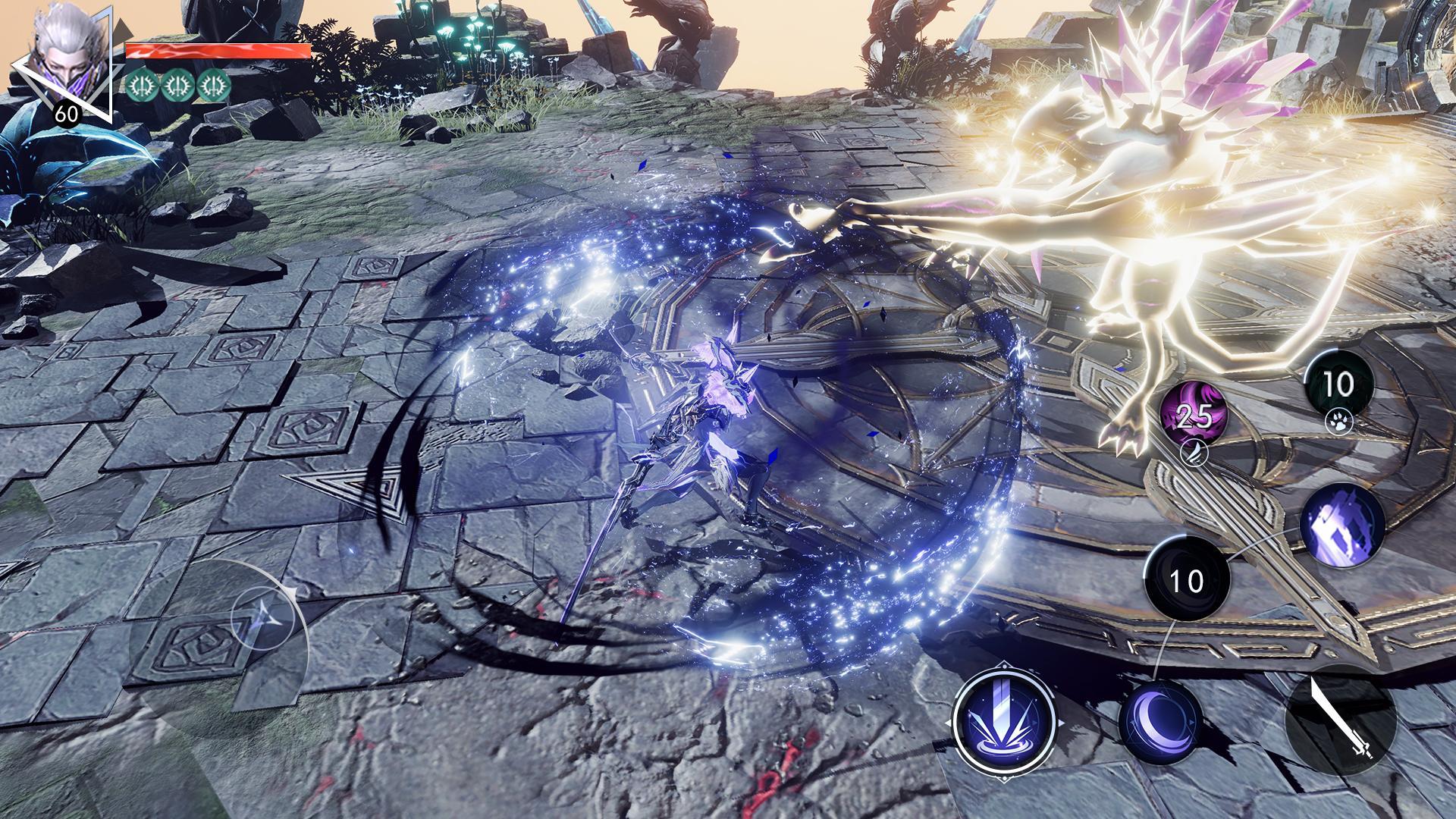Tap the level 60 badge
1456x819 pixels.
point(66,115)
